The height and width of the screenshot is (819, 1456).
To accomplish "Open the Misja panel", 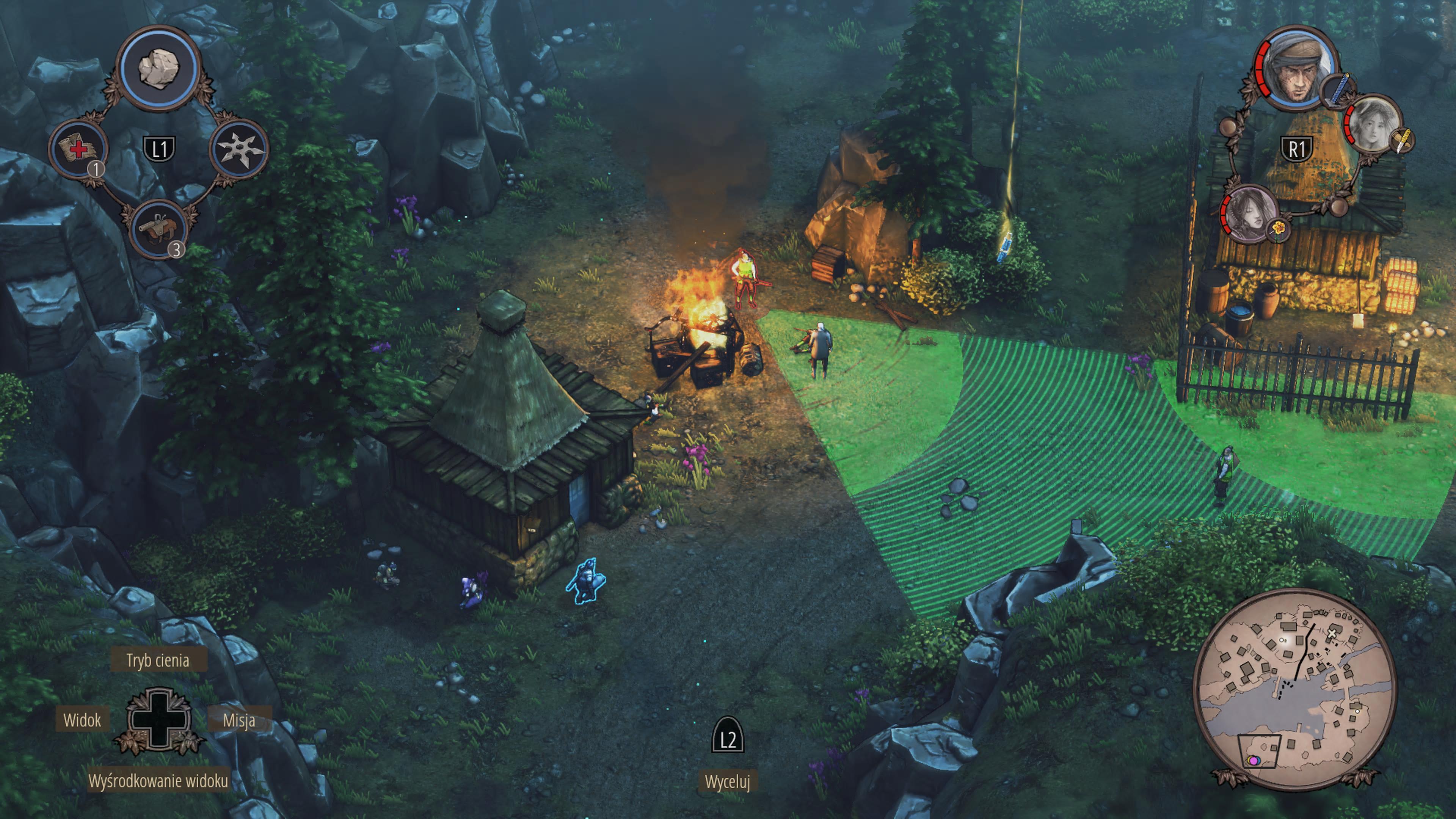I will click(238, 720).
